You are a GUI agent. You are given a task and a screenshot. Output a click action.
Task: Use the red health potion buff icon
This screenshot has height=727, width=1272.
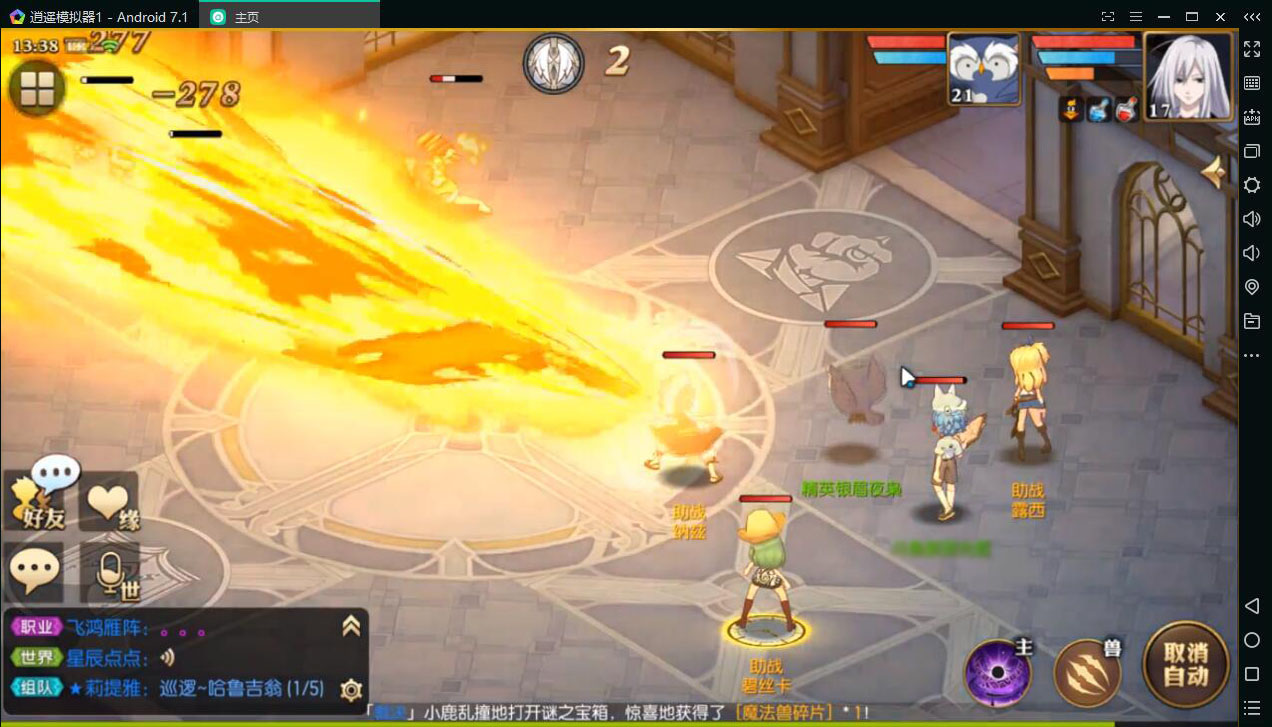[1126, 110]
